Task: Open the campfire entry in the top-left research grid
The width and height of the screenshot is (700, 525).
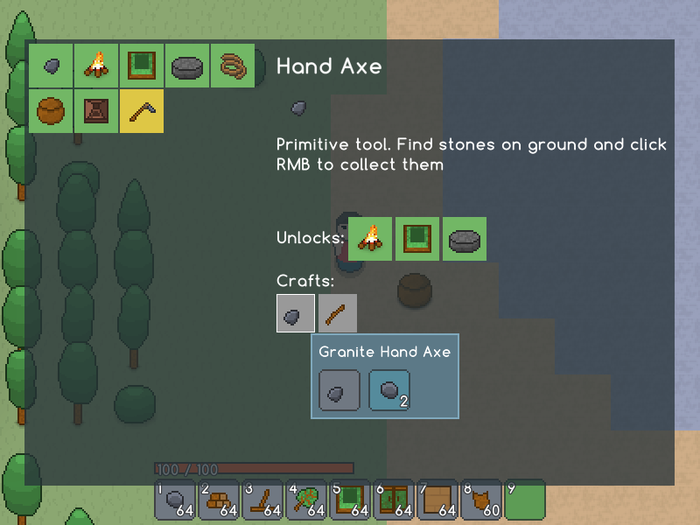Action: coord(97,66)
